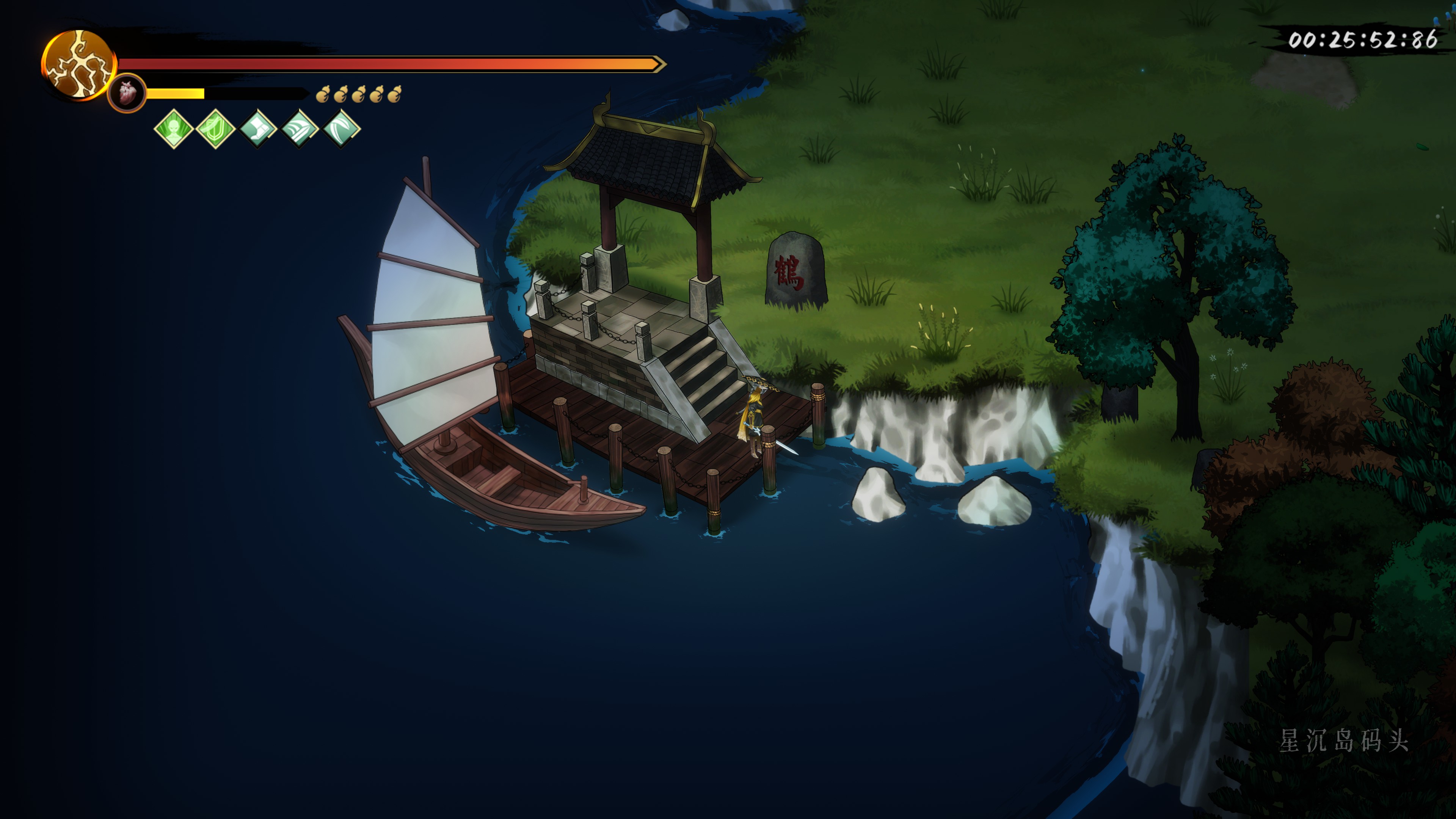Screen dimensions: 1456x819
Task: Choose the green shield skill diamond
Action: point(215,129)
